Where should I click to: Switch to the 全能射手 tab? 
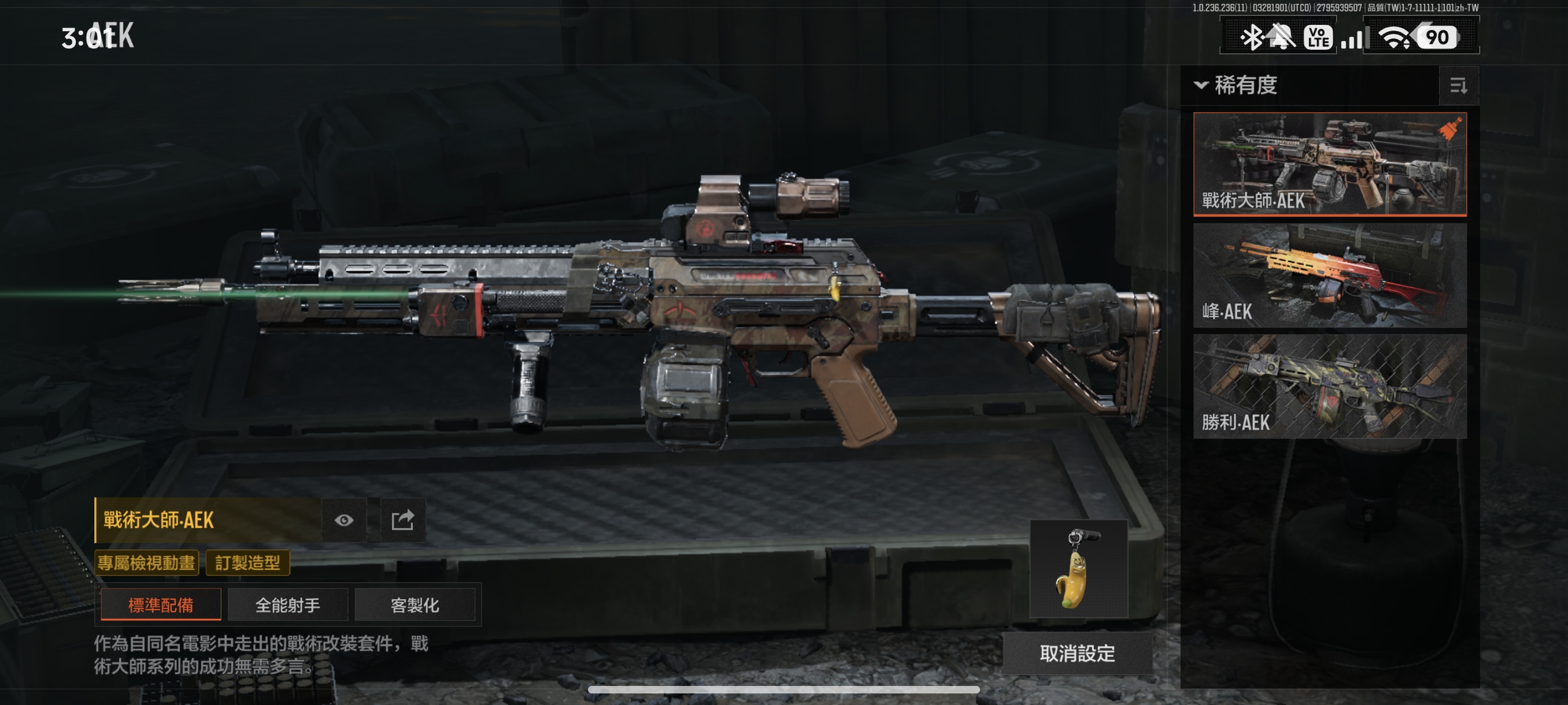[287, 604]
